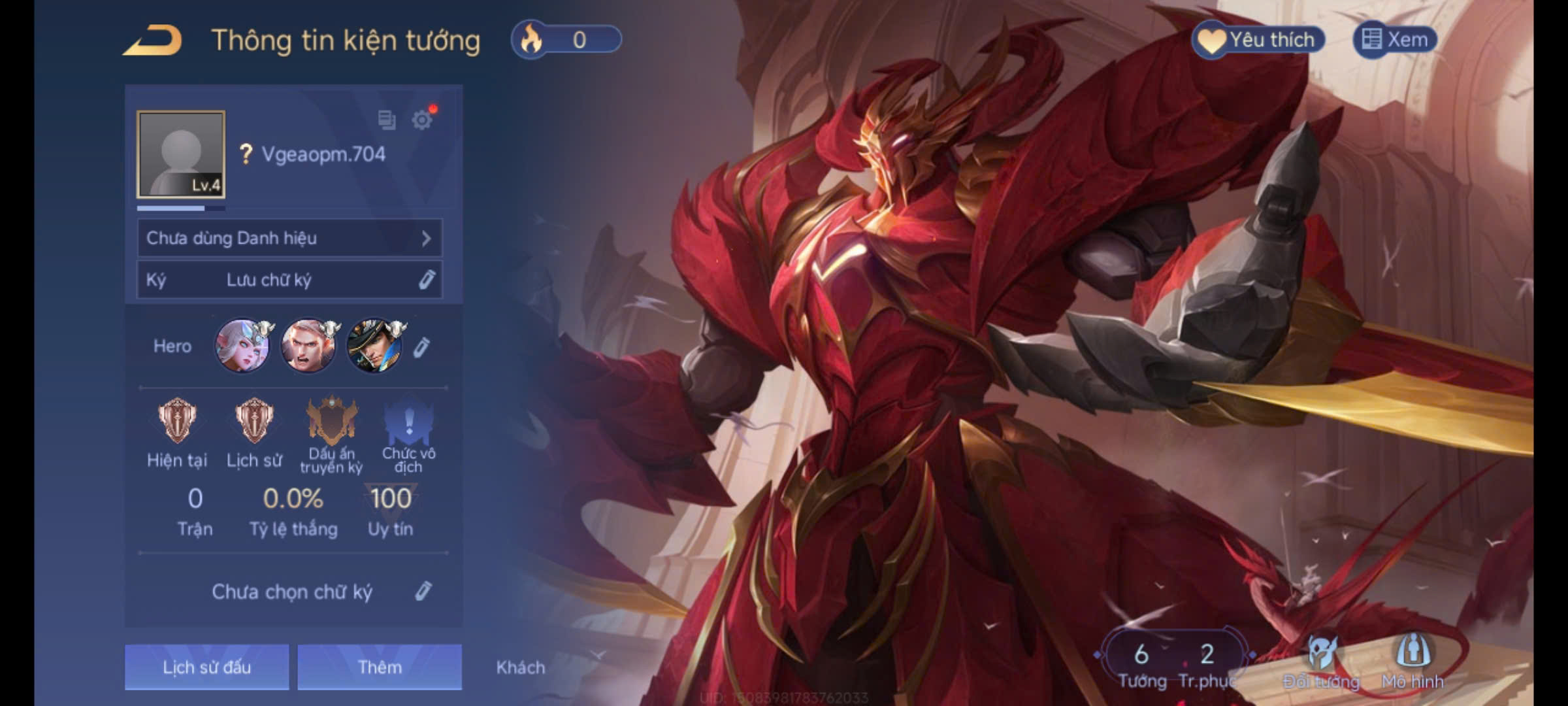Tap the Yêu thích heart button
This screenshot has width=1568, height=706.
pyautogui.click(x=1259, y=40)
